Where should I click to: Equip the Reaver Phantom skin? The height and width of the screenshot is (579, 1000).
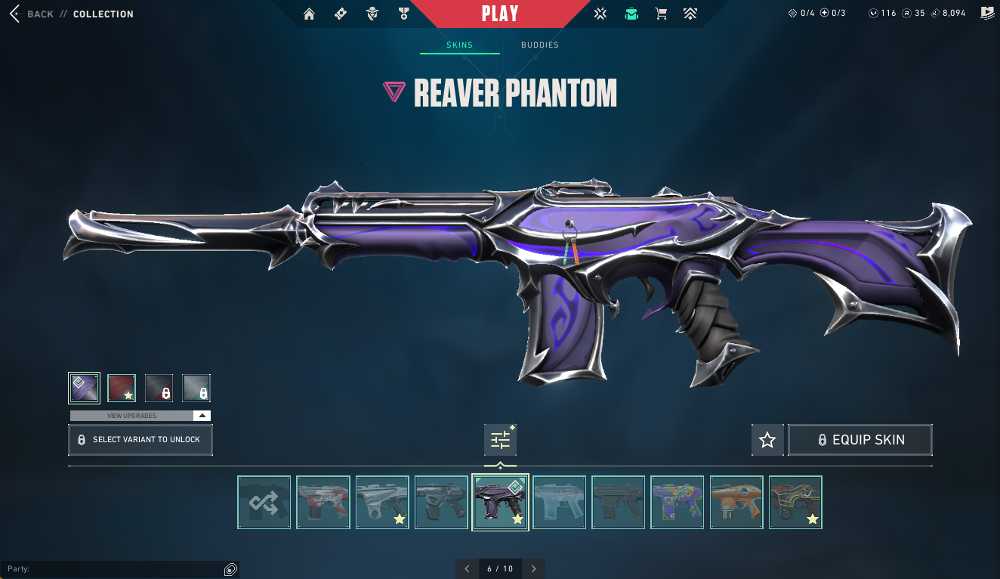pos(860,440)
